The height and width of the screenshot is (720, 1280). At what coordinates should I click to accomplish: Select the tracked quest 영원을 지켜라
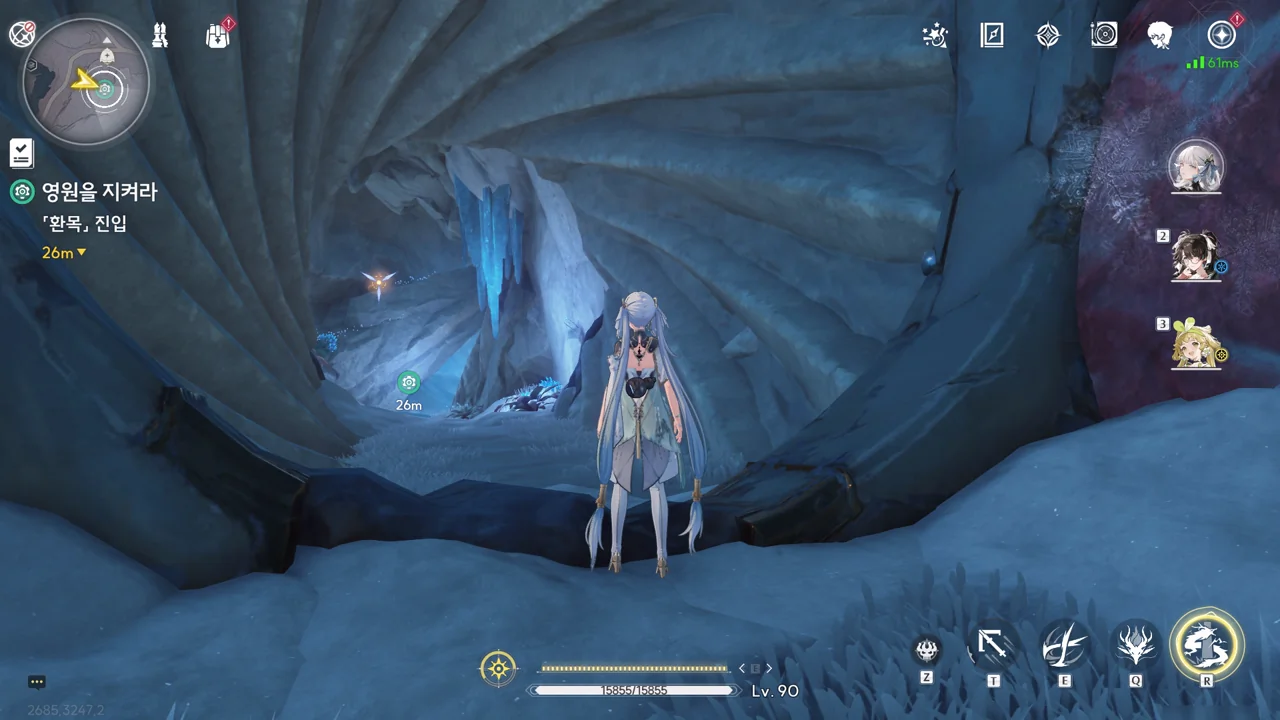(x=98, y=192)
